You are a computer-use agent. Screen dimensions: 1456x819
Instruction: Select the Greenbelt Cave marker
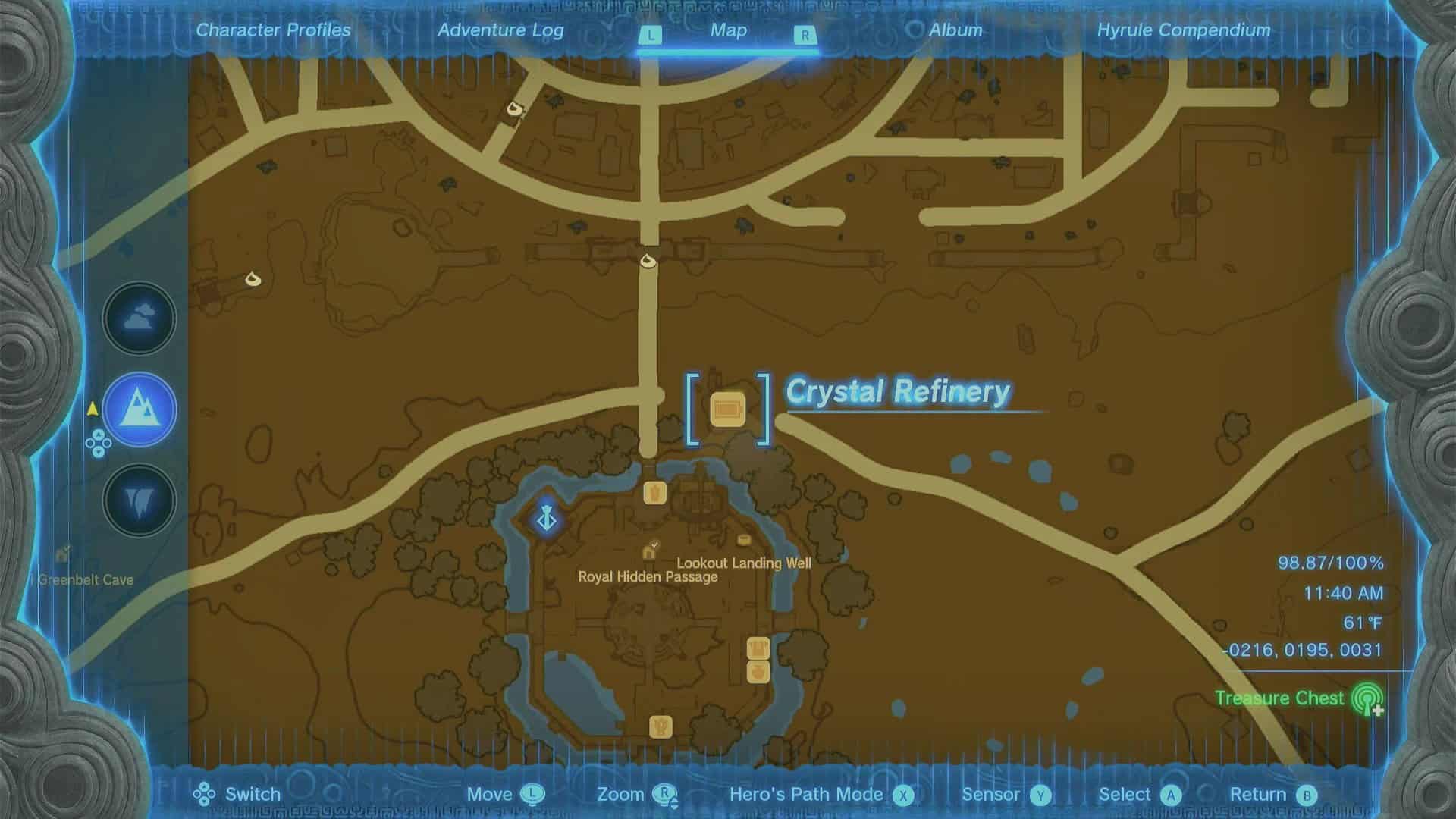pos(63,555)
